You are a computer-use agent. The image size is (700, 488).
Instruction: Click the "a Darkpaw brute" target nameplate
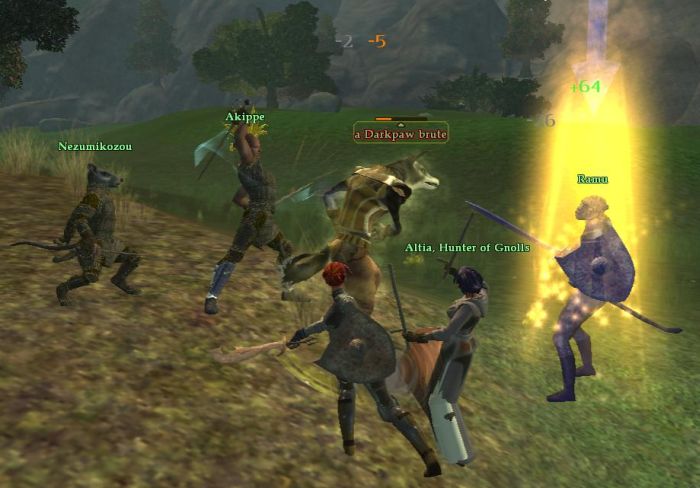400,133
